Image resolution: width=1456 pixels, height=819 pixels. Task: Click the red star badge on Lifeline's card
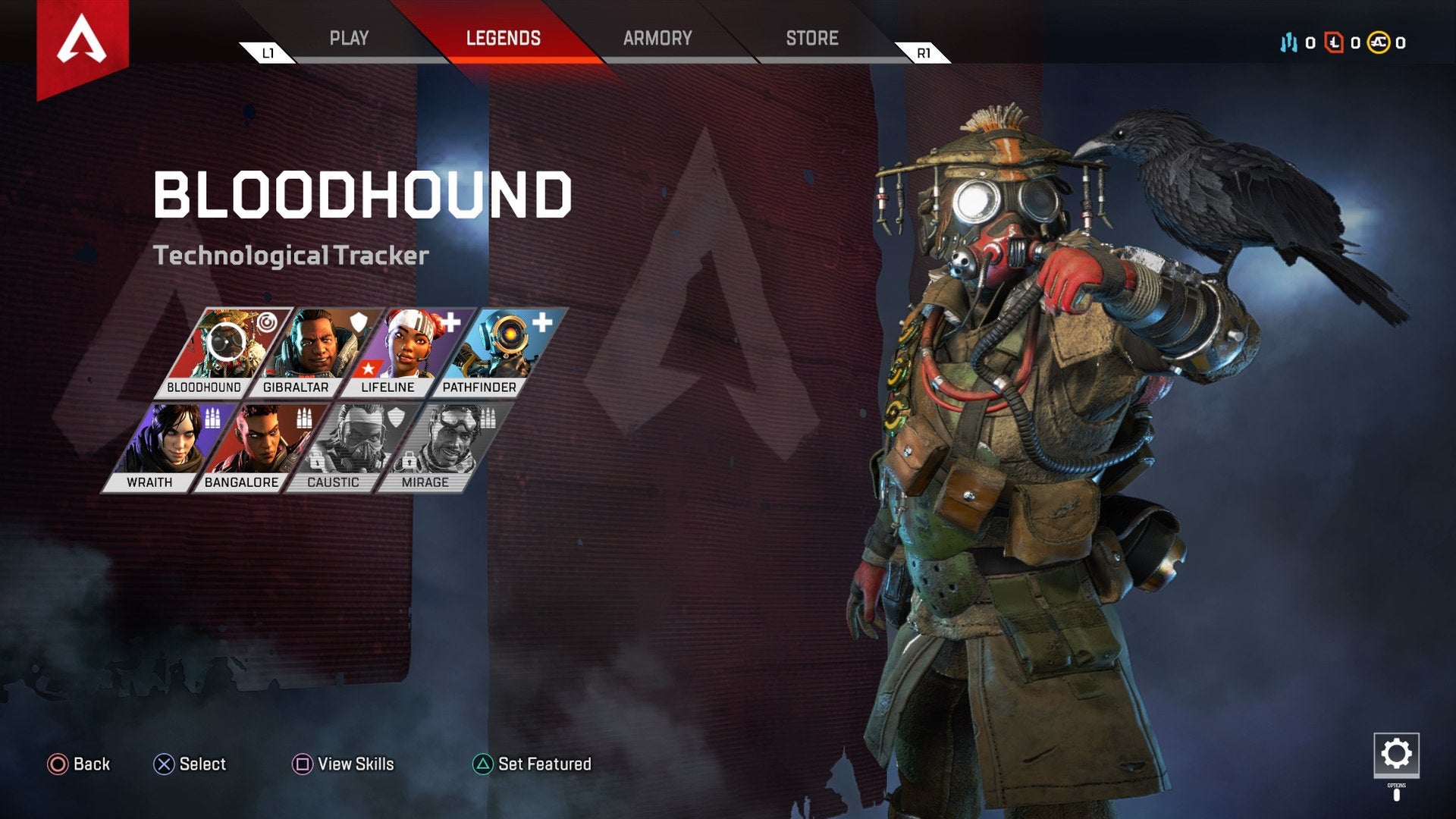click(x=368, y=368)
